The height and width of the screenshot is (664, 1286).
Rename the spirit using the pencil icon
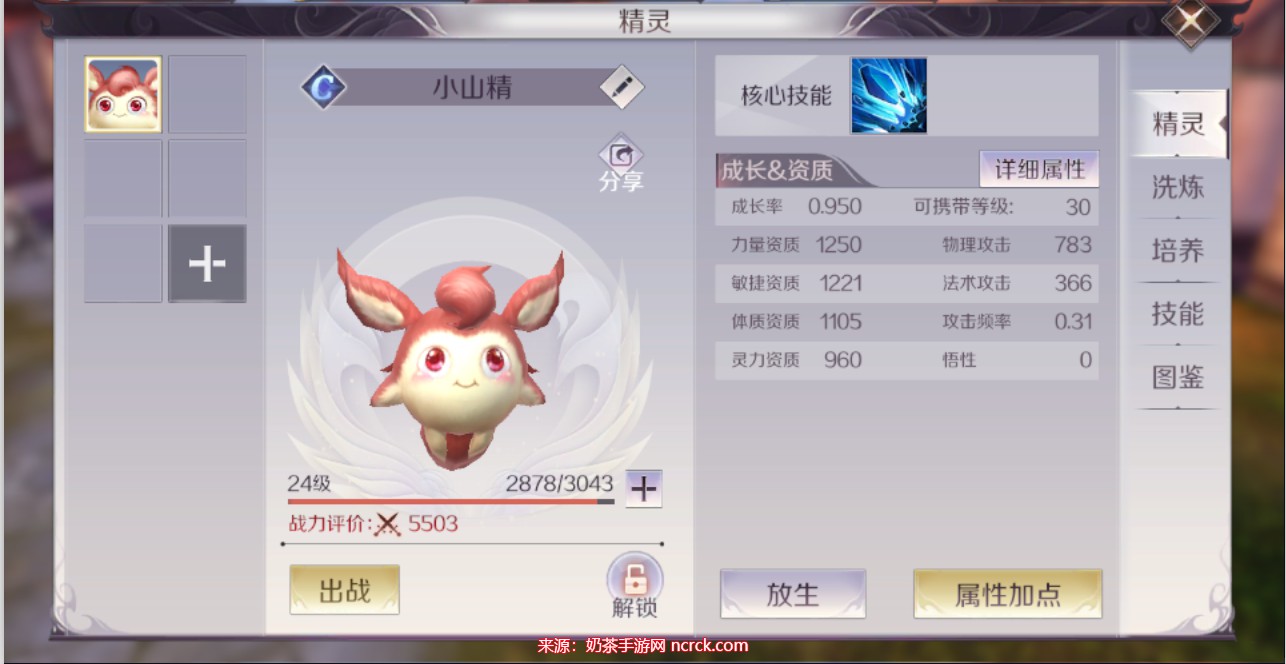coord(622,87)
